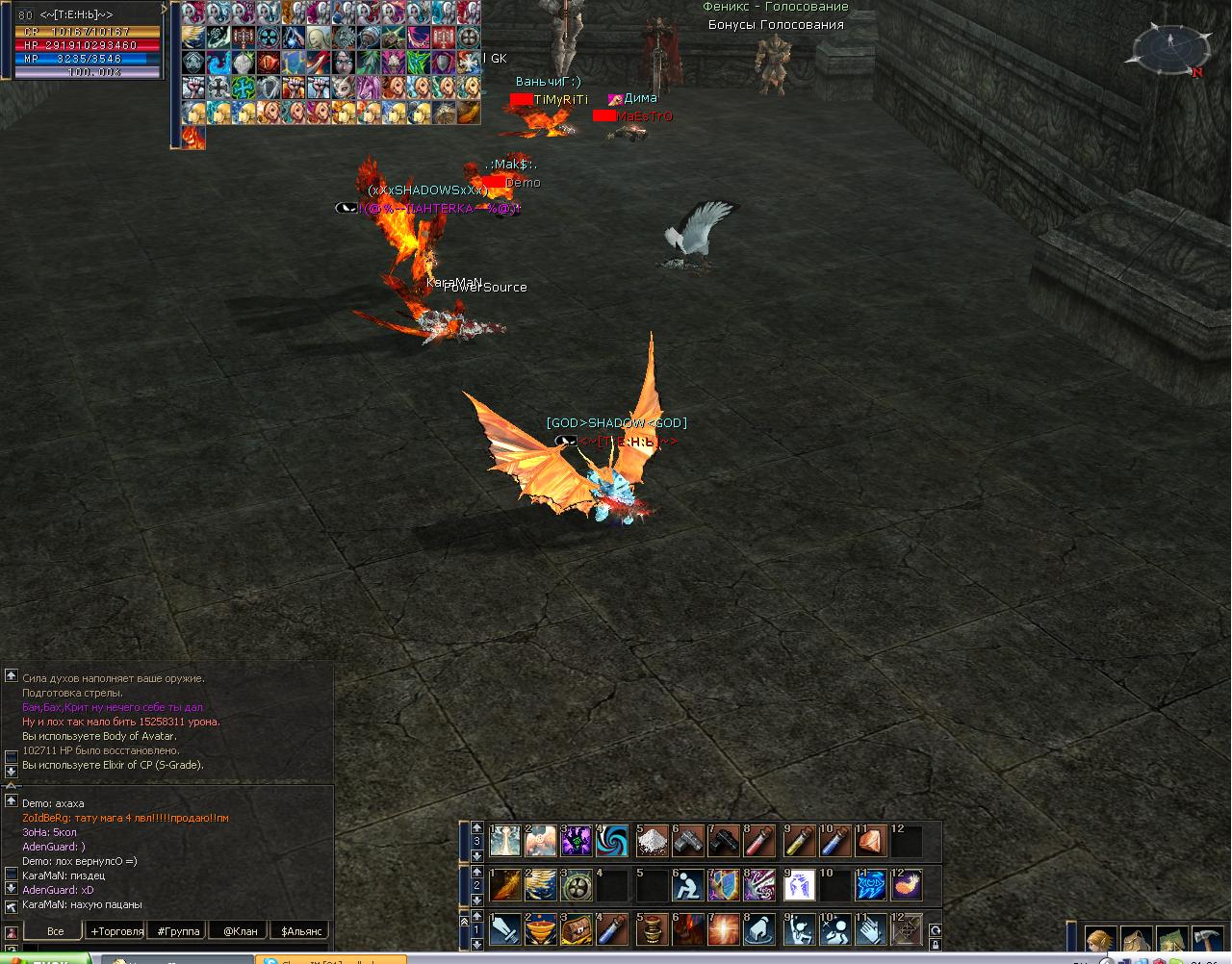The height and width of the screenshot is (964, 1232).
Task: Use the yellow potion hotbar slot
Action: coord(797,842)
